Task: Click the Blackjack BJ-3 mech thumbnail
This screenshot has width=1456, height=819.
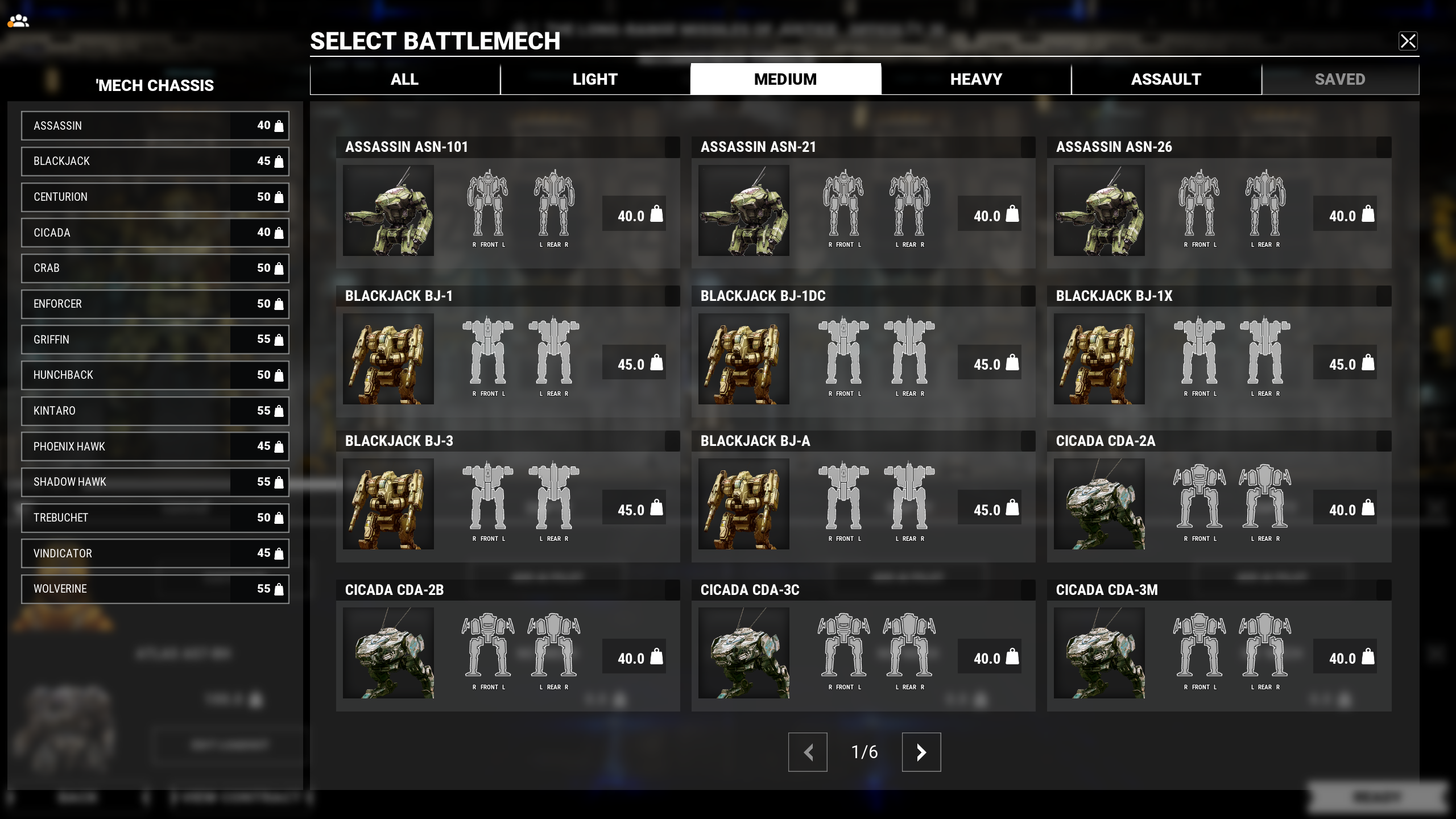Action: click(388, 504)
